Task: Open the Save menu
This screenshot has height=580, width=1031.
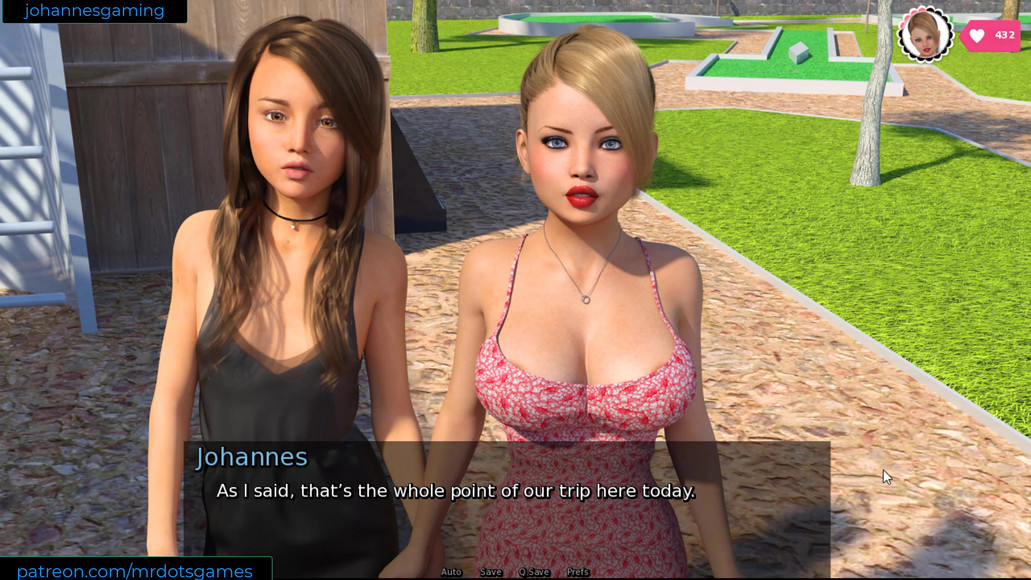Action: point(491,572)
